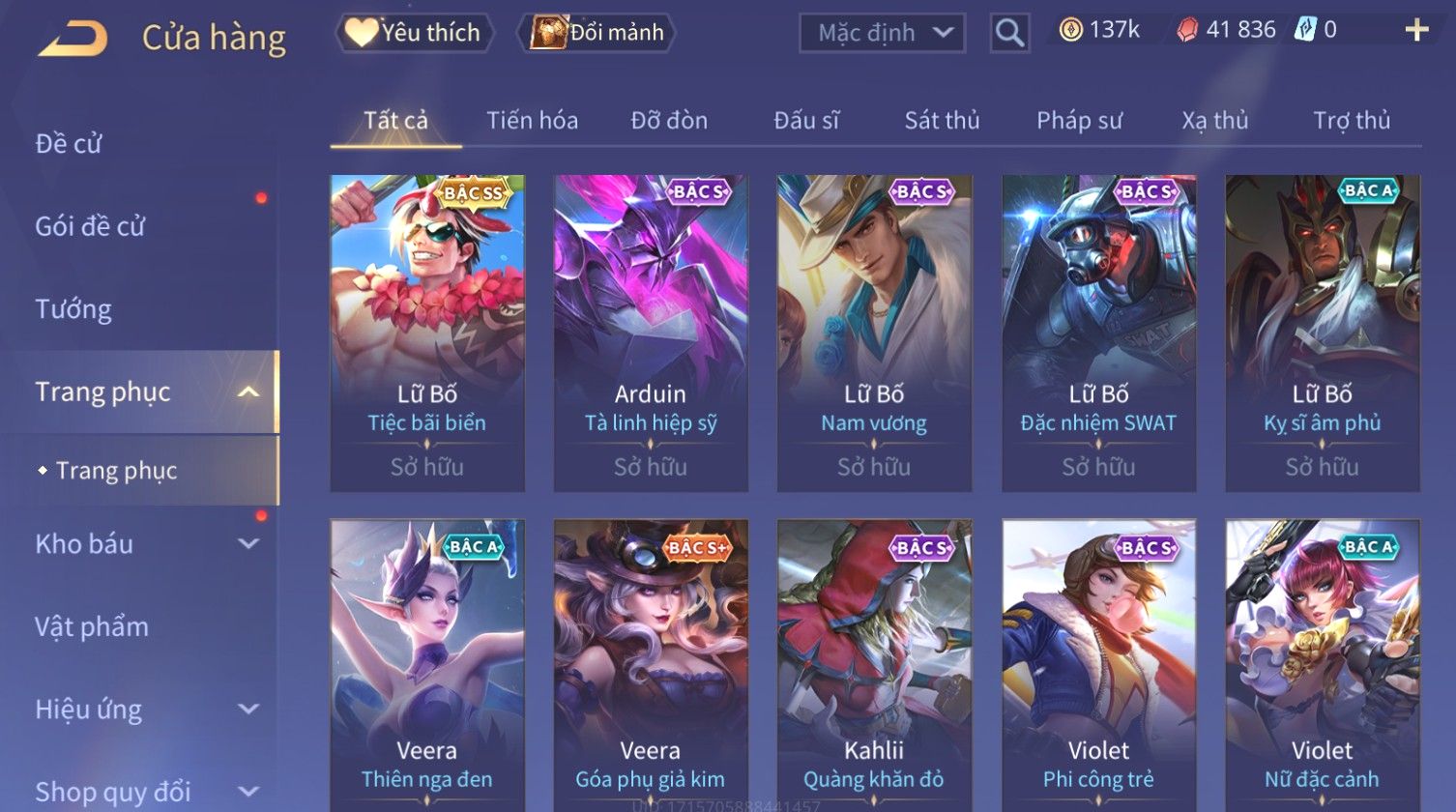Choose the Pháp sư filter tab

click(1079, 121)
